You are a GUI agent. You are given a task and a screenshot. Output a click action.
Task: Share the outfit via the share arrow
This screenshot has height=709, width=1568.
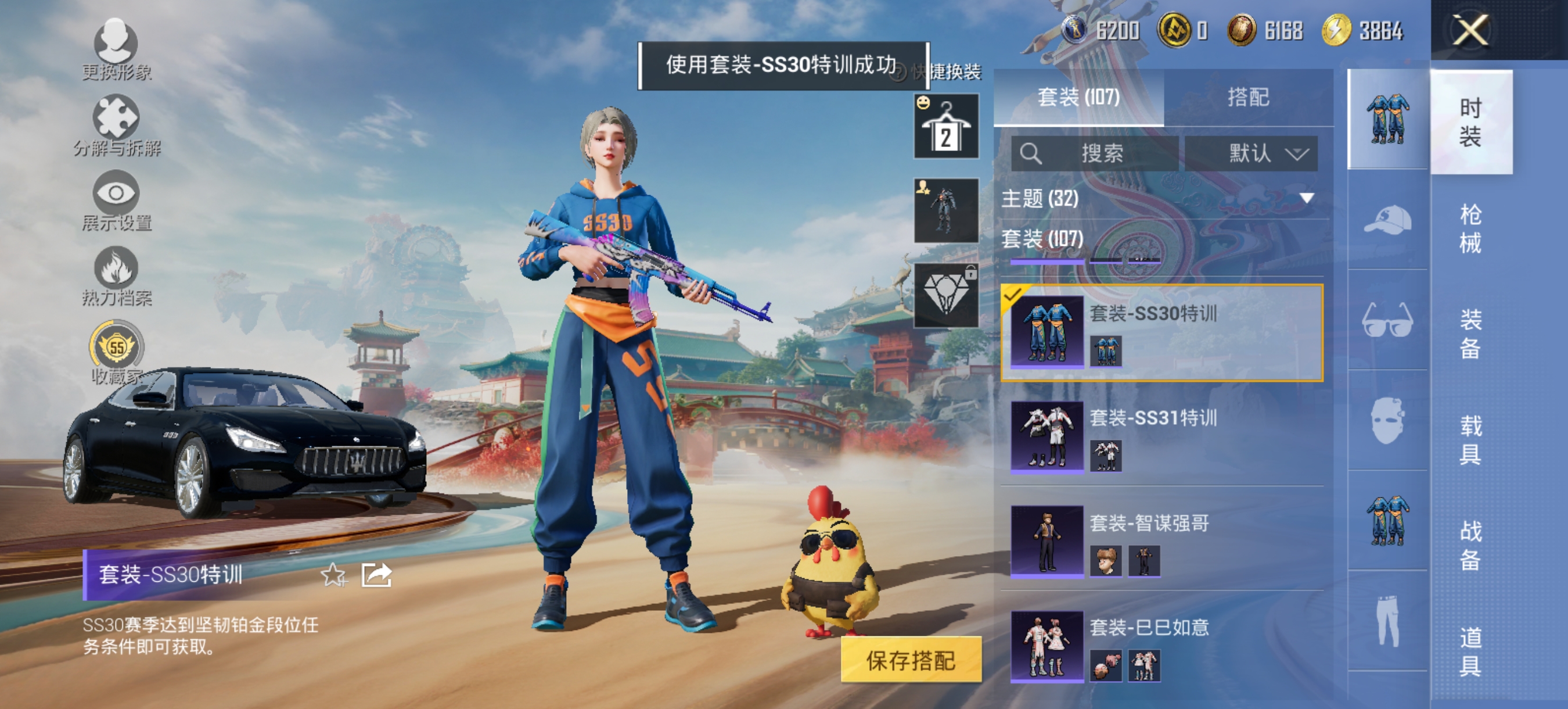[377, 575]
